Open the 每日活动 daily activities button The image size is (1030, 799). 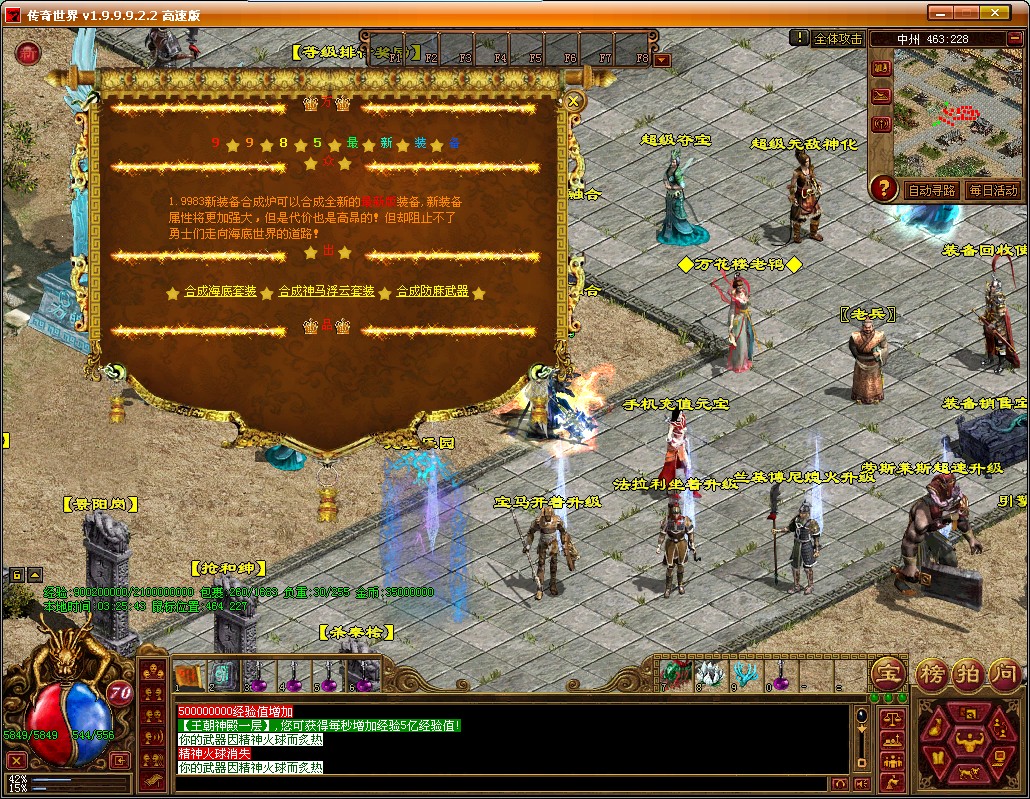coord(992,190)
